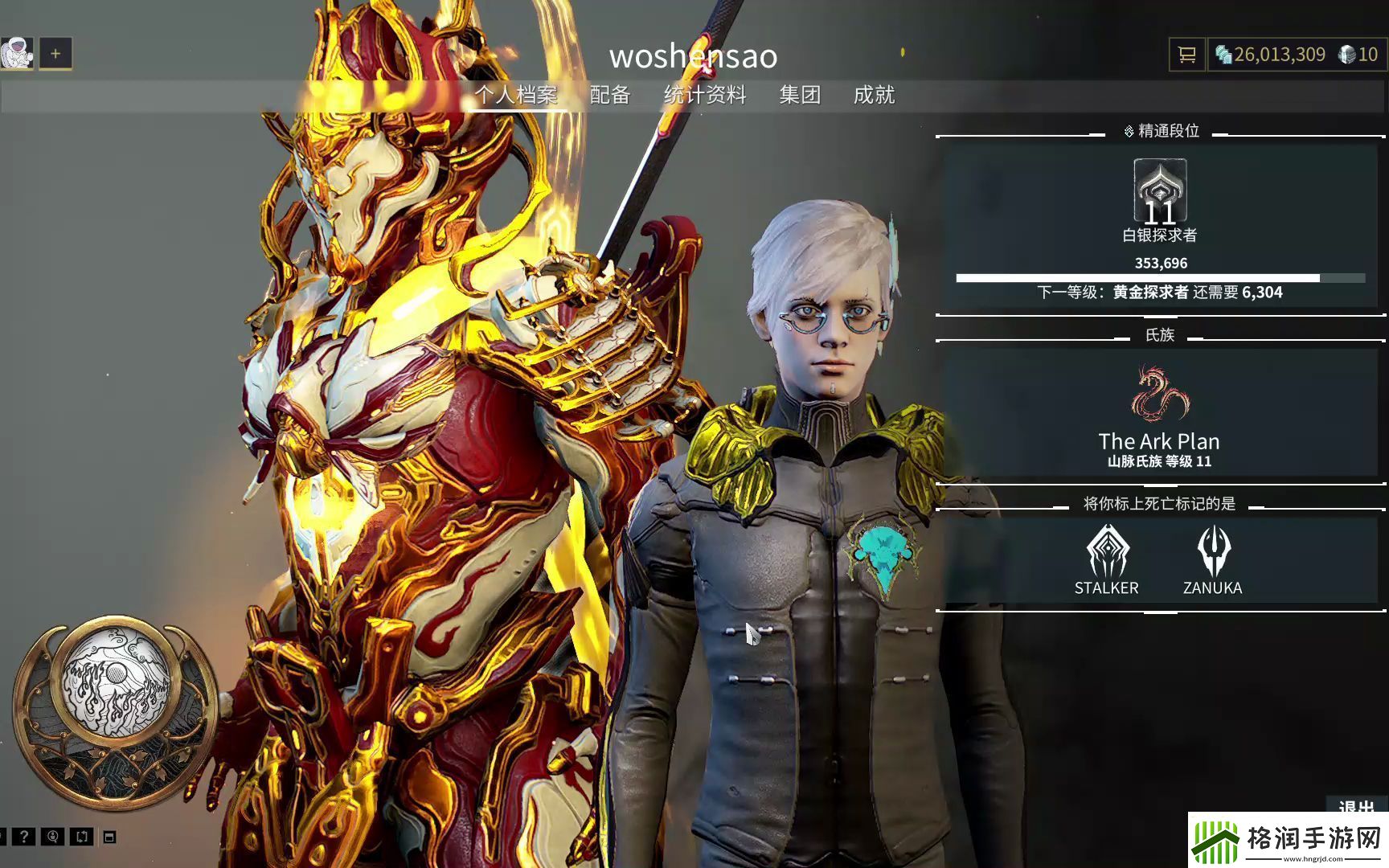The width and height of the screenshot is (1389, 868).
Task: Open The Ark Plan clan emblem
Action: point(1159,395)
